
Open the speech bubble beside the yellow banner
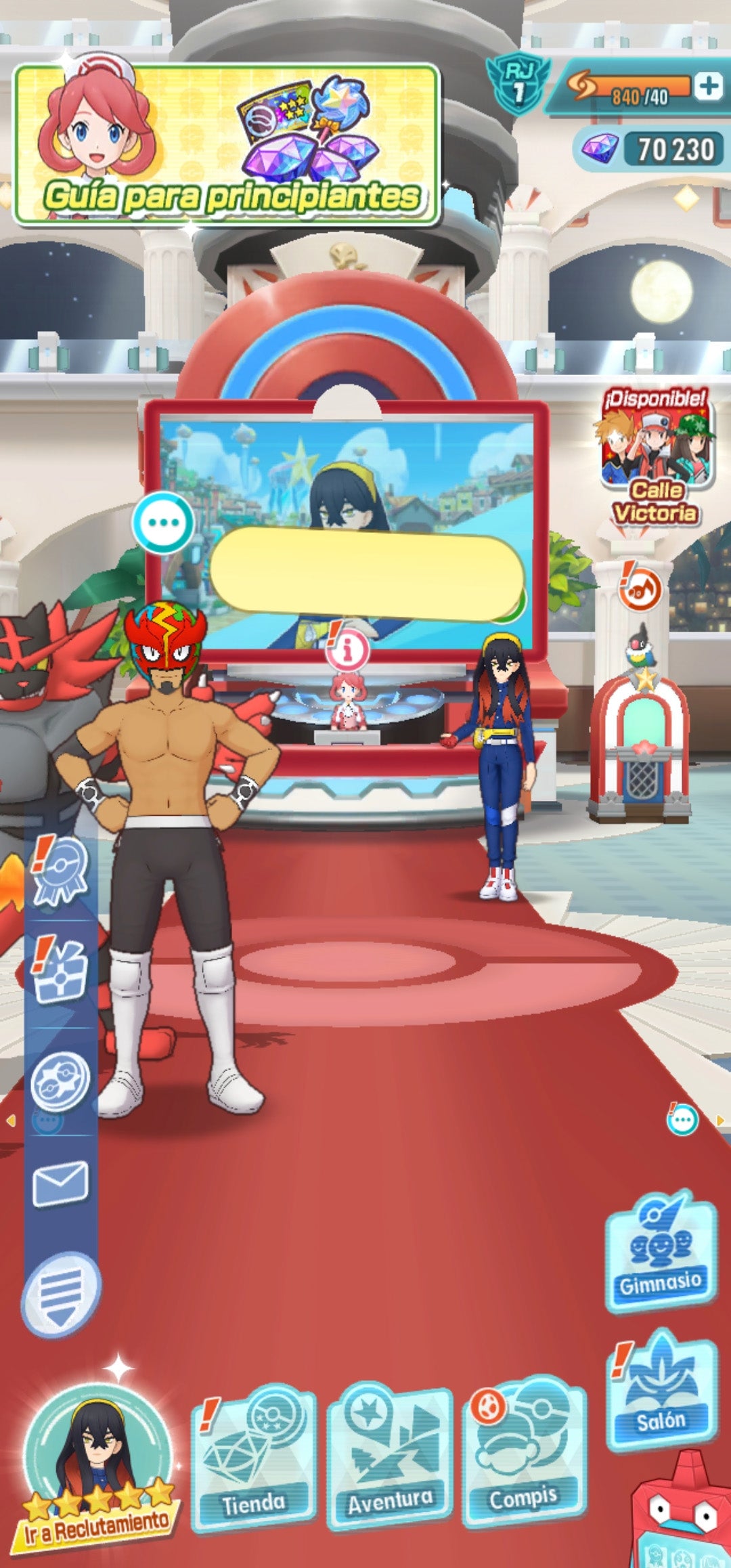163,523
